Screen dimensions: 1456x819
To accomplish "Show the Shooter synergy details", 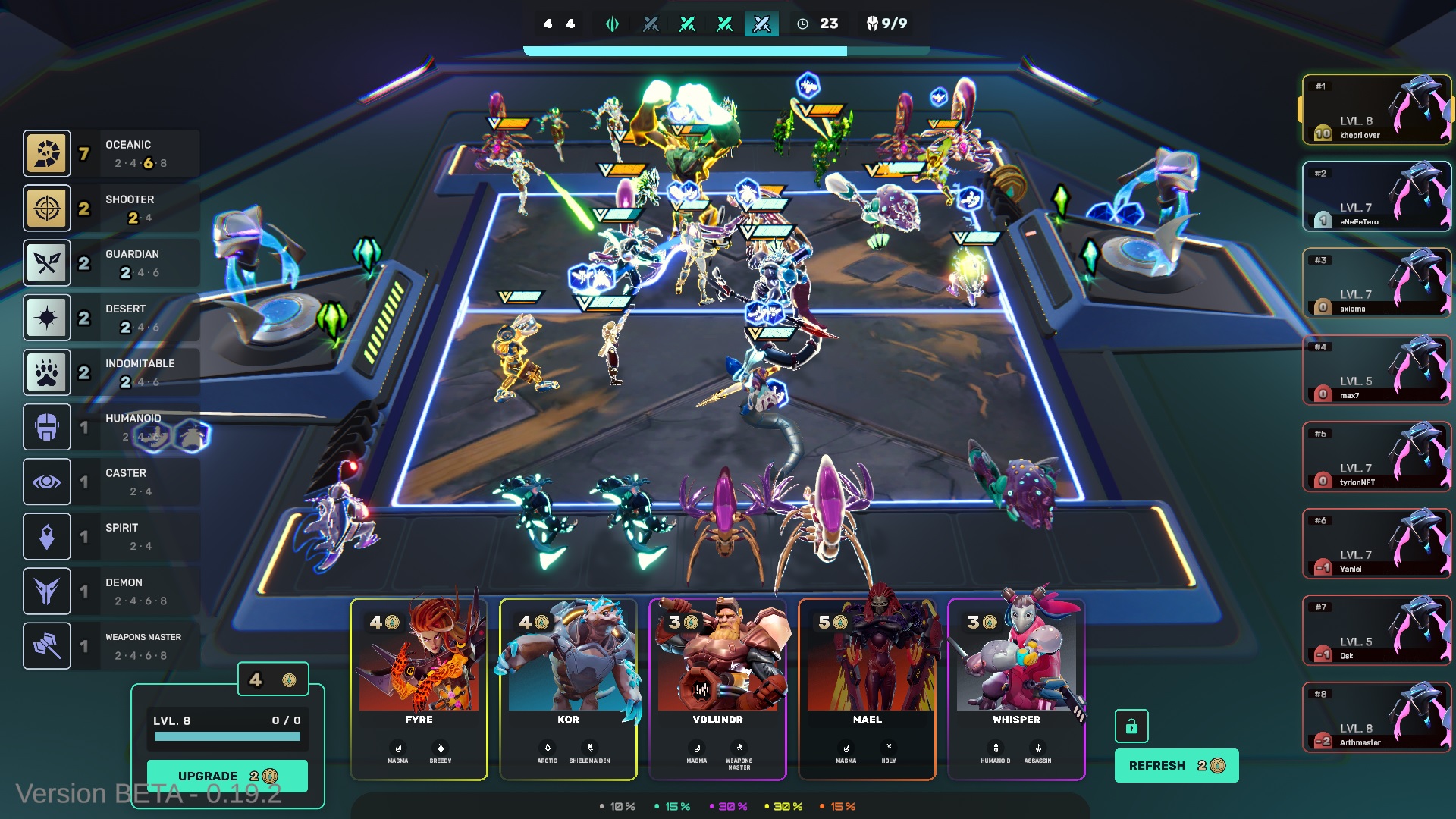I will click(111, 208).
